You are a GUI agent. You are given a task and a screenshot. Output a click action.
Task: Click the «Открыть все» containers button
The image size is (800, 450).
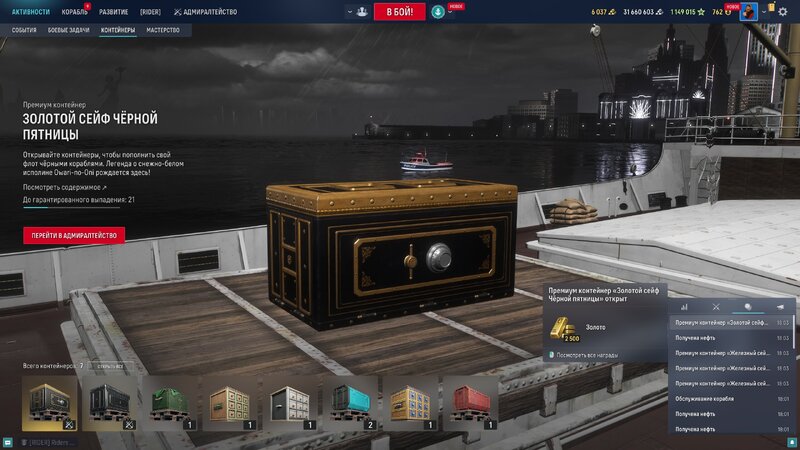coord(111,366)
